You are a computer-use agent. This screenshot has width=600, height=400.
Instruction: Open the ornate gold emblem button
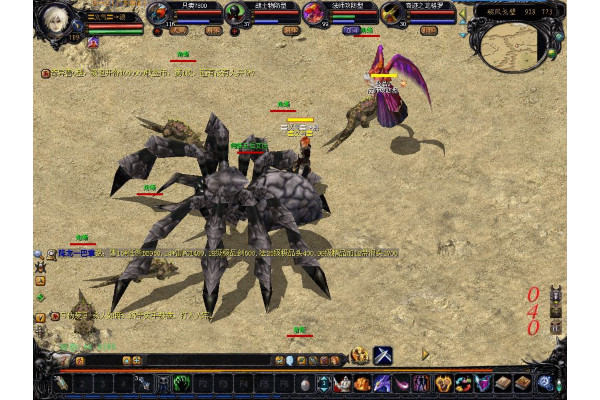point(359,355)
